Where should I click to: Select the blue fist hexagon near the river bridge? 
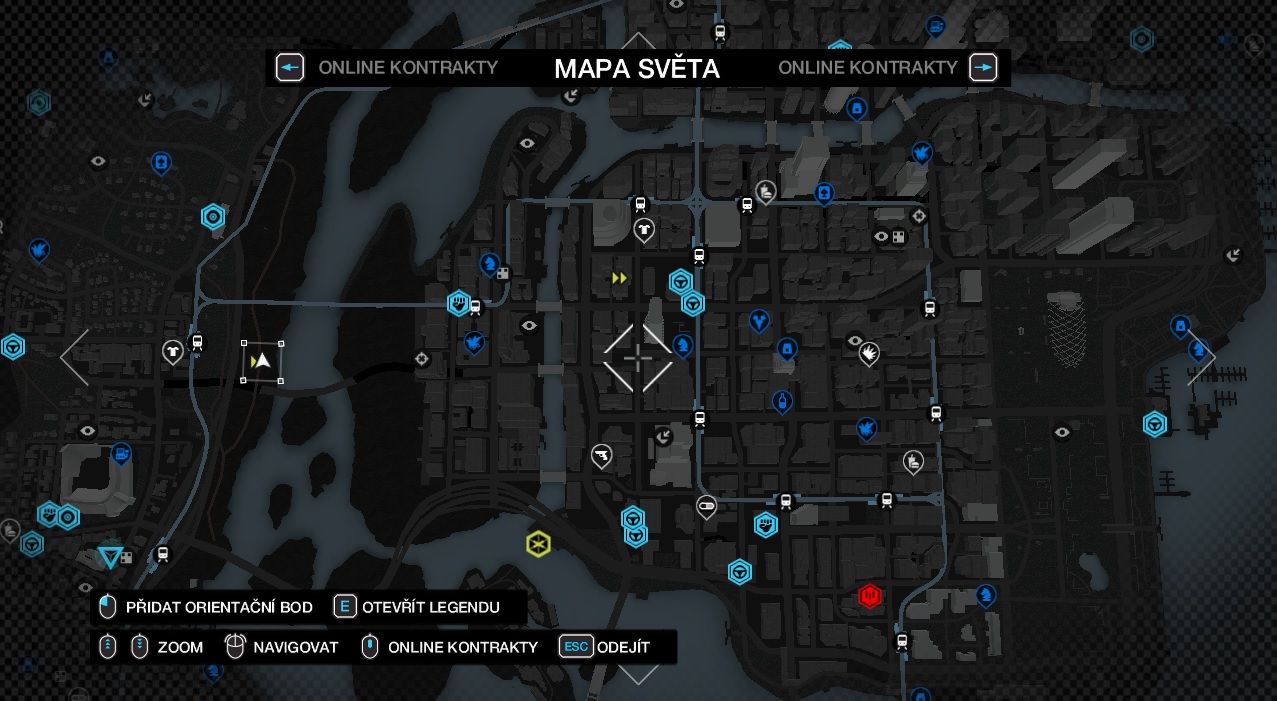tap(458, 302)
